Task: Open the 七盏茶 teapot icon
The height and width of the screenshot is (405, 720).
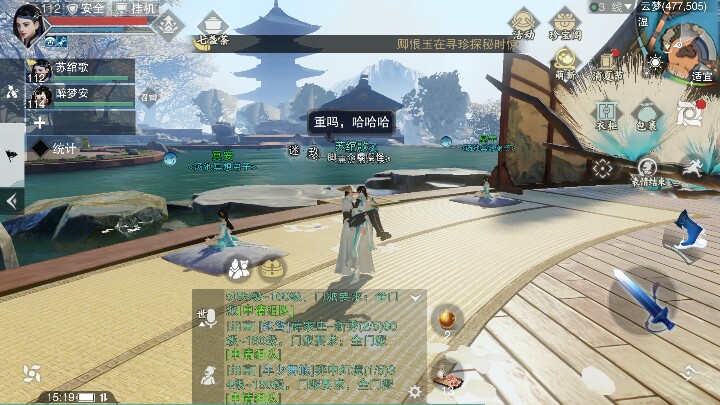Action: pyautogui.click(x=214, y=26)
